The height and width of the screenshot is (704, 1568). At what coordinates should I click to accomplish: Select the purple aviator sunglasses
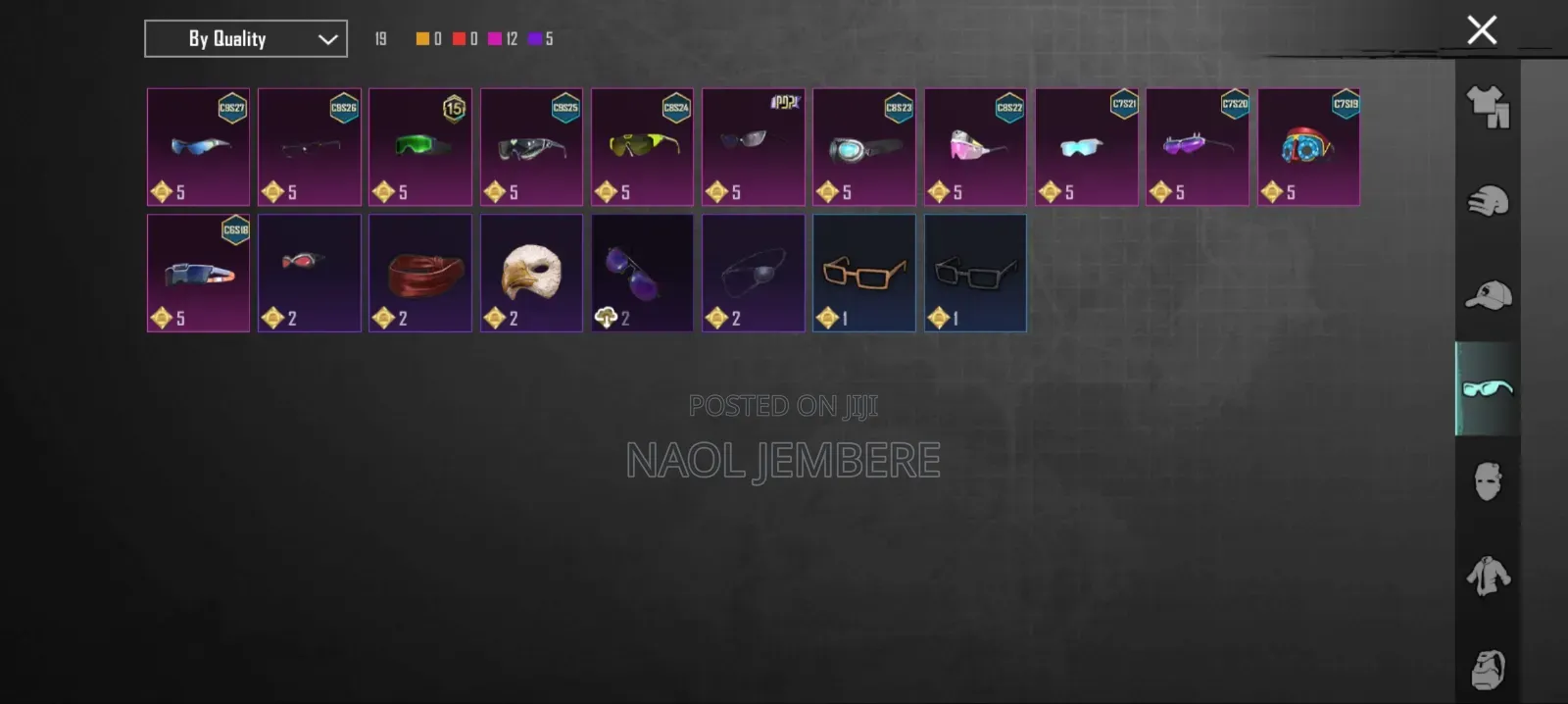pyautogui.click(x=642, y=274)
